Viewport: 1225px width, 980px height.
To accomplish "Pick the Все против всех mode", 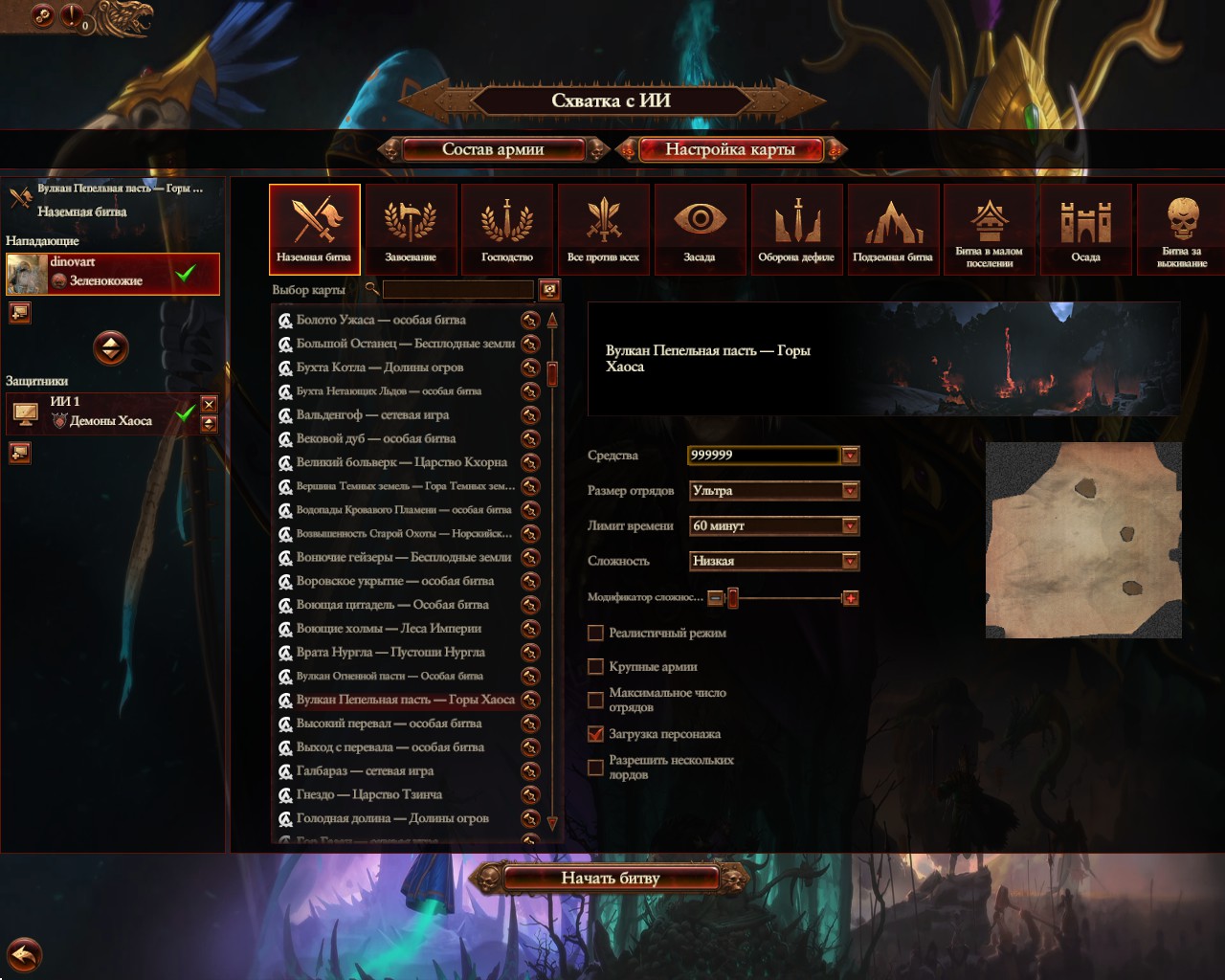I will click(x=603, y=229).
